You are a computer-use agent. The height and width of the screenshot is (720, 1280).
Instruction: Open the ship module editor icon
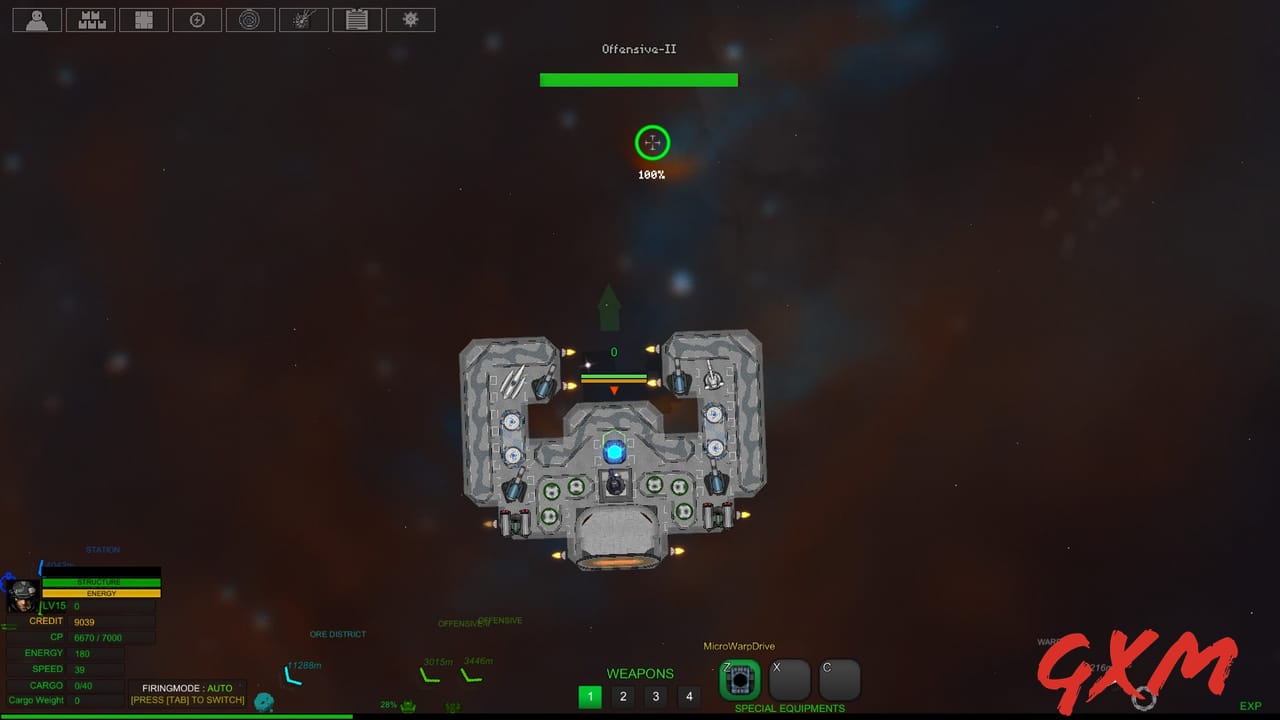click(x=144, y=19)
